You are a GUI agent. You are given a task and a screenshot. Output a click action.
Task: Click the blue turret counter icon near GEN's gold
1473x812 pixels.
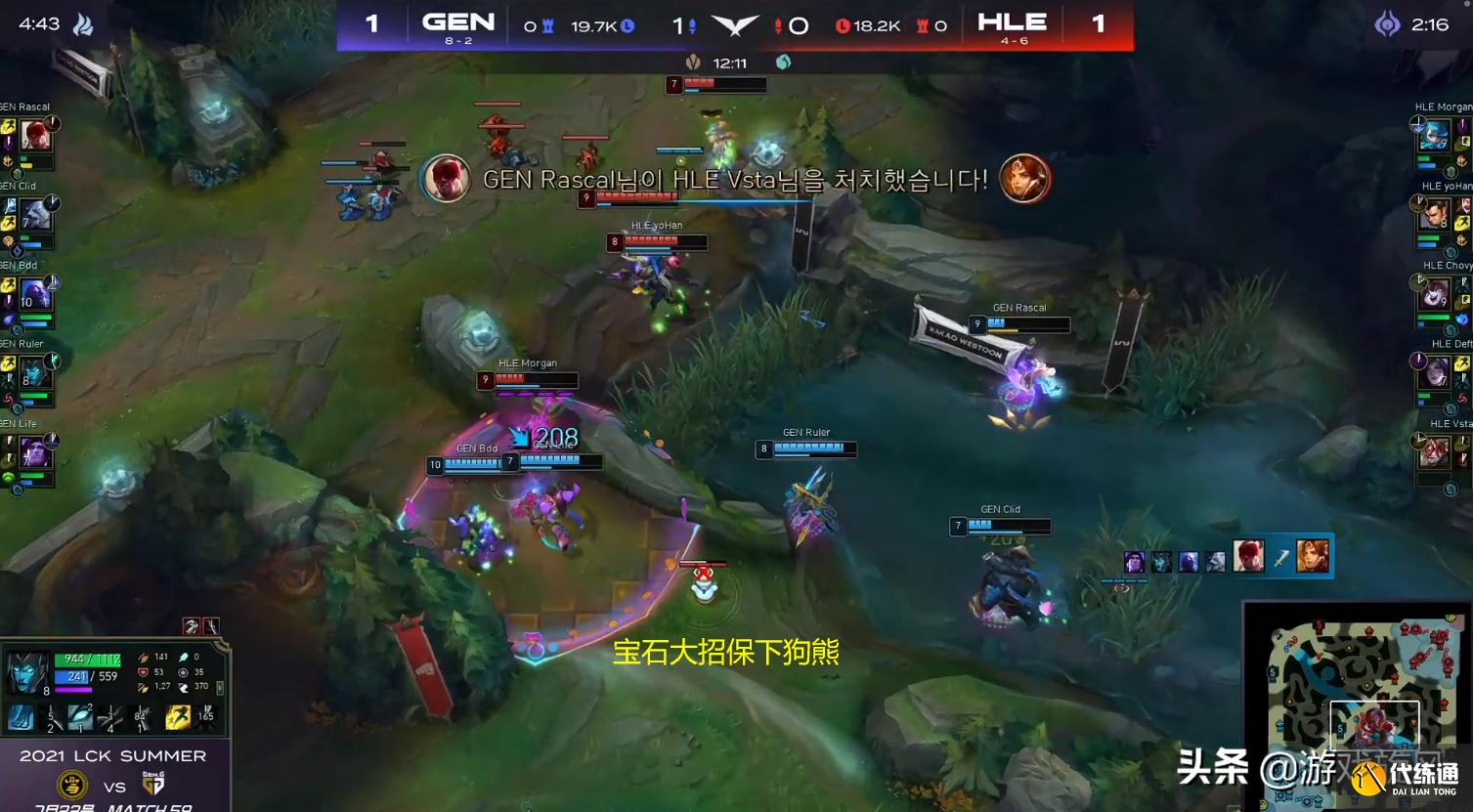coord(547,23)
